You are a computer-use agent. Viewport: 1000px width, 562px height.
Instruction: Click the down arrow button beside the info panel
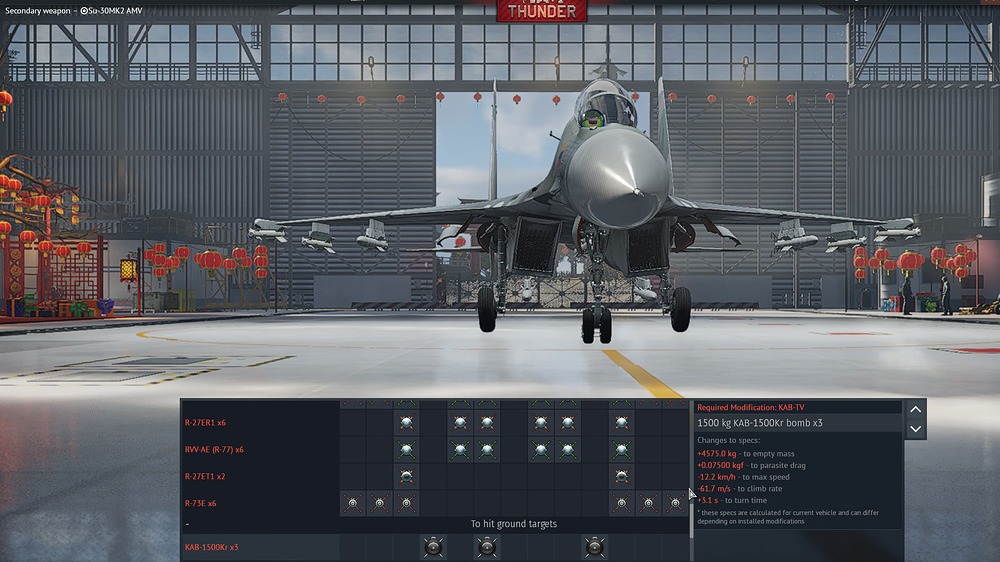pyautogui.click(x=915, y=429)
